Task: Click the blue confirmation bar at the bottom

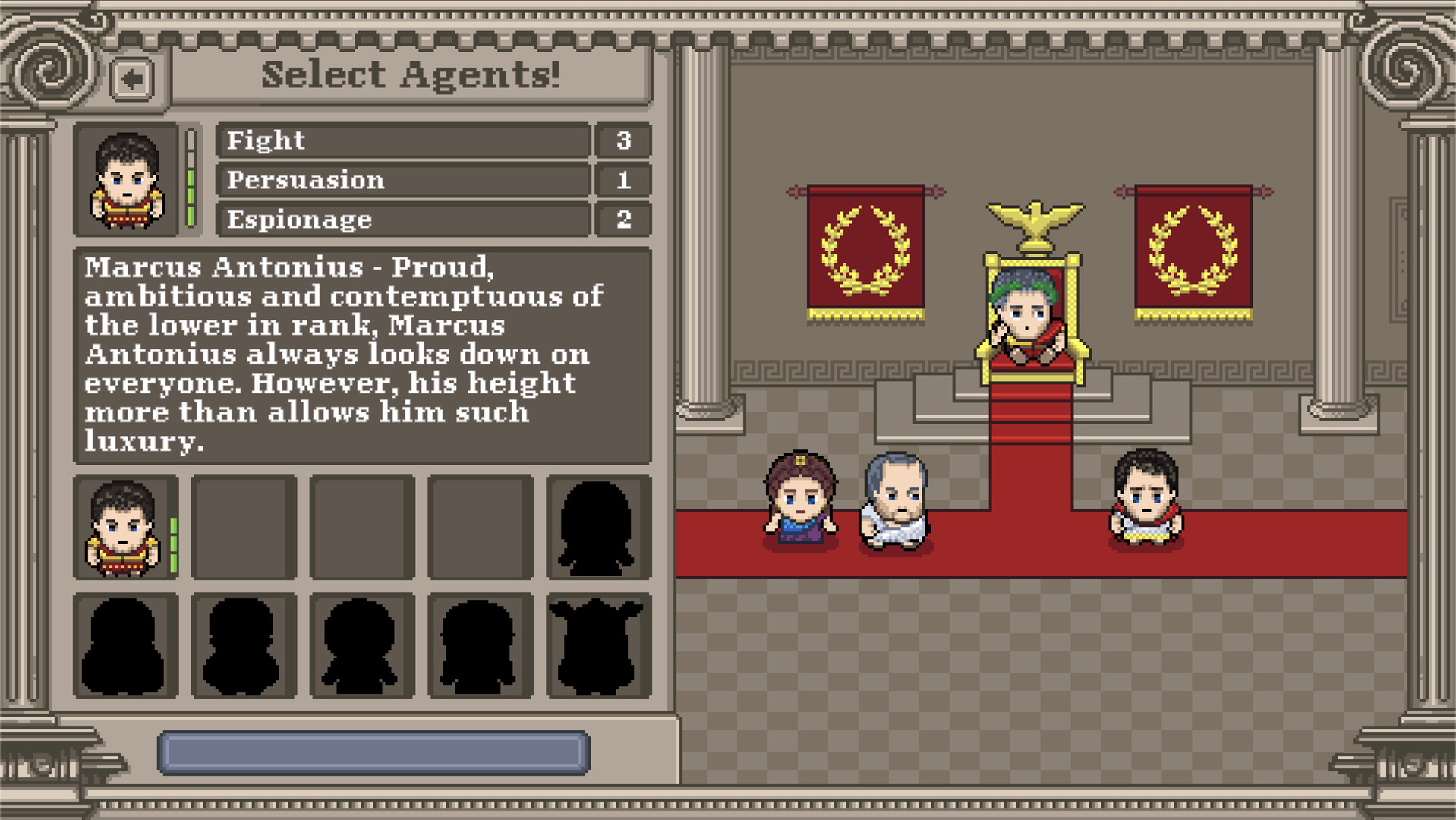Action: point(372,748)
